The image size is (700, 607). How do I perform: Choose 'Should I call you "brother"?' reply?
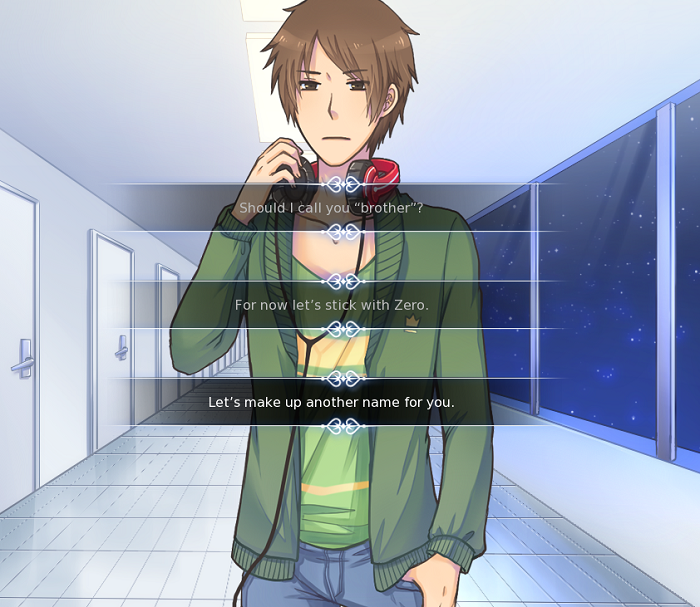(x=331, y=208)
